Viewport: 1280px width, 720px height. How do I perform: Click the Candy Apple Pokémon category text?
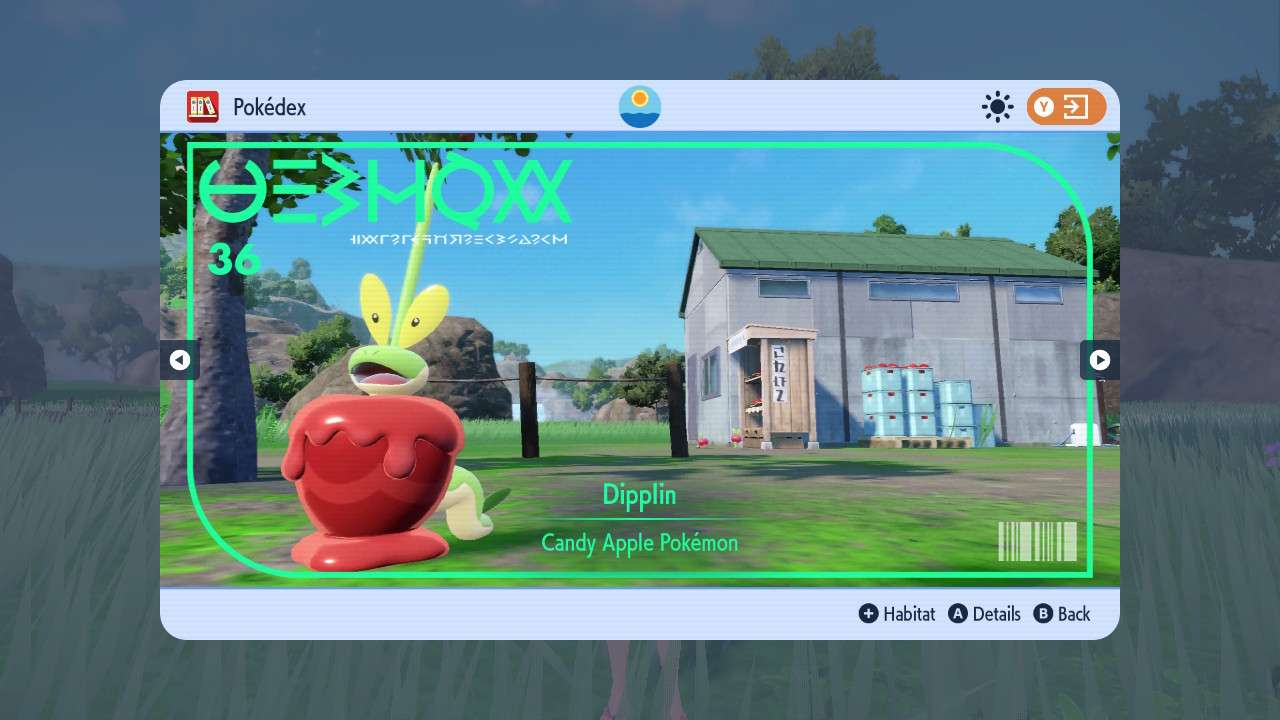(639, 544)
